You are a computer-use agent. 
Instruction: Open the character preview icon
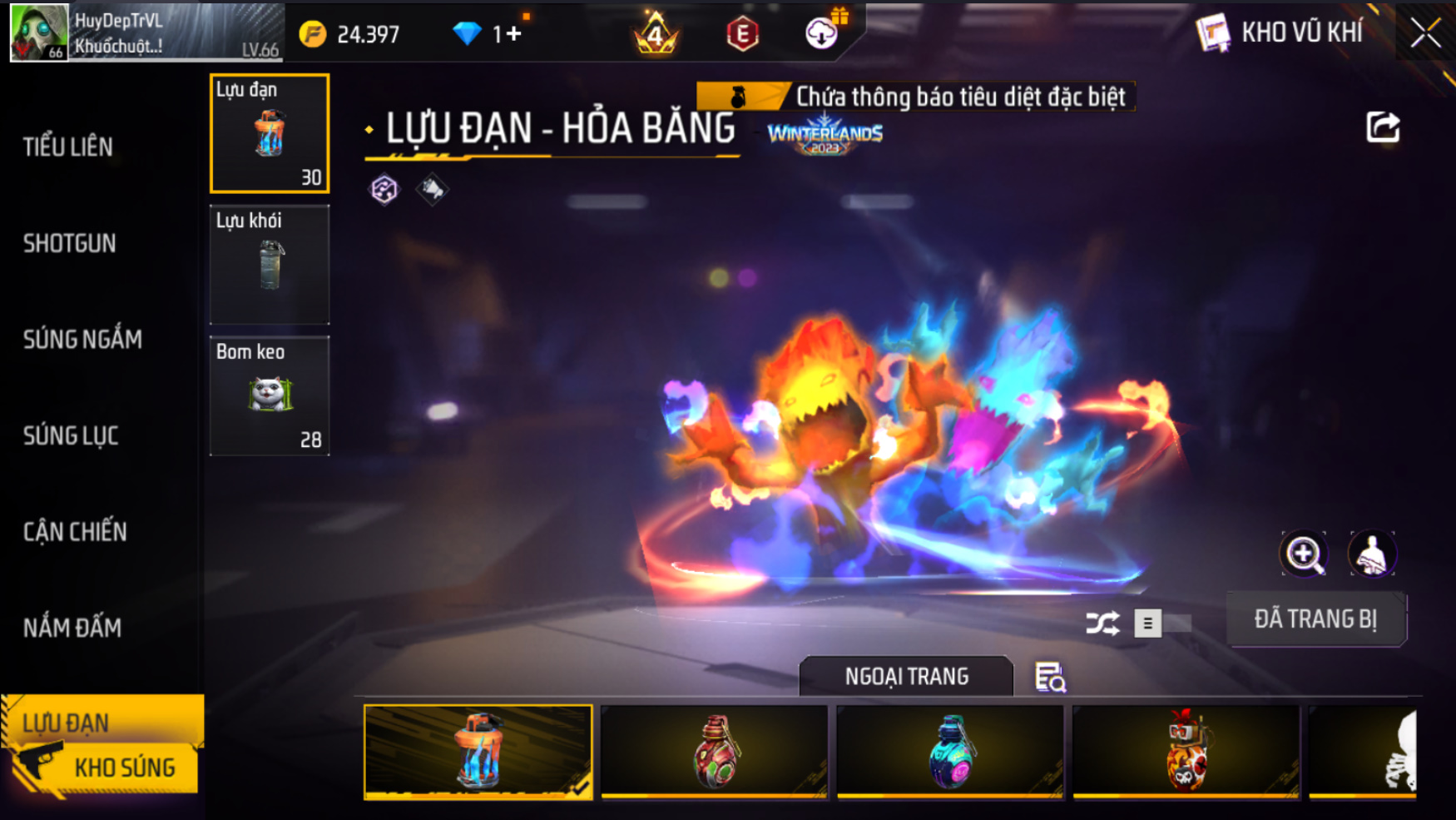[x=1371, y=554]
